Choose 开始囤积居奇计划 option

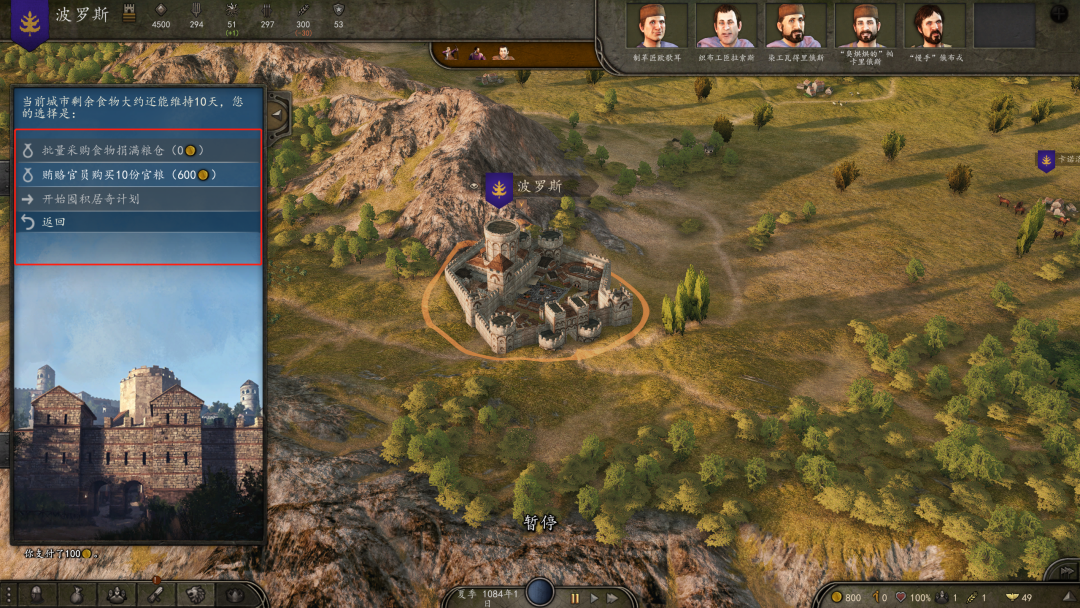click(91, 199)
